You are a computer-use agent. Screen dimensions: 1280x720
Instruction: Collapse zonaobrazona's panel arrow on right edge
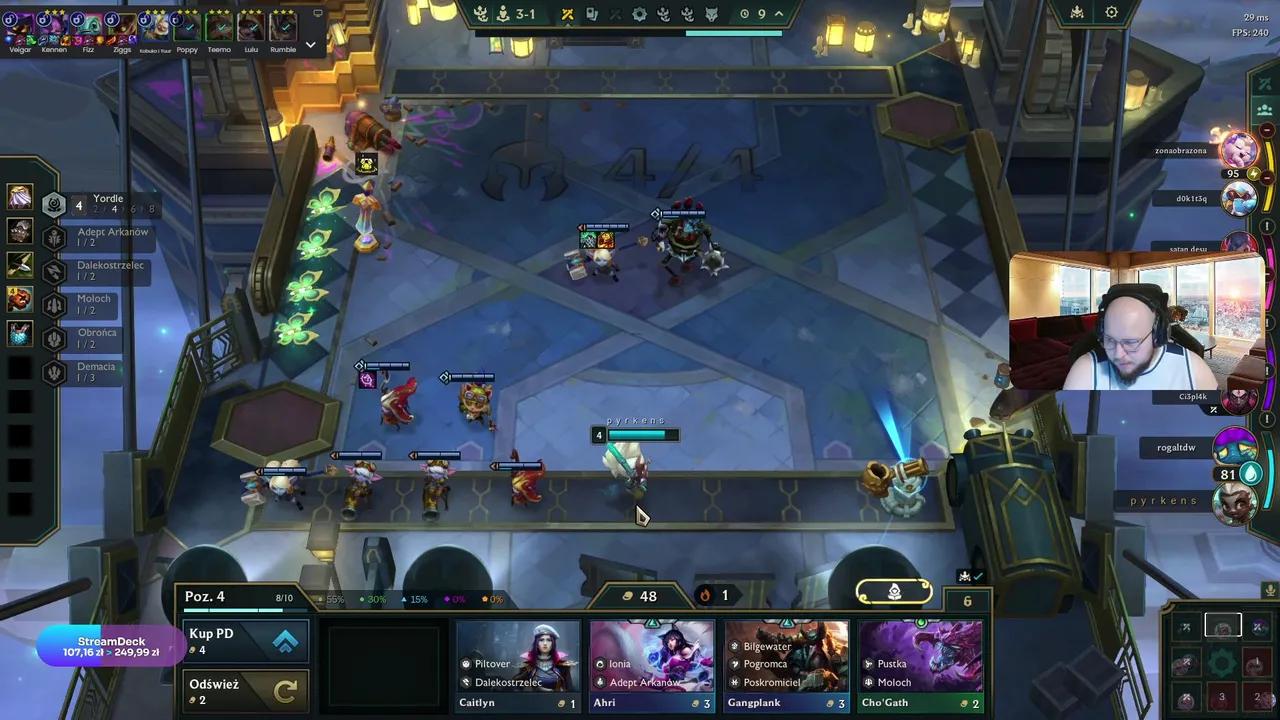pyautogui.click(x=1267, y=130)
